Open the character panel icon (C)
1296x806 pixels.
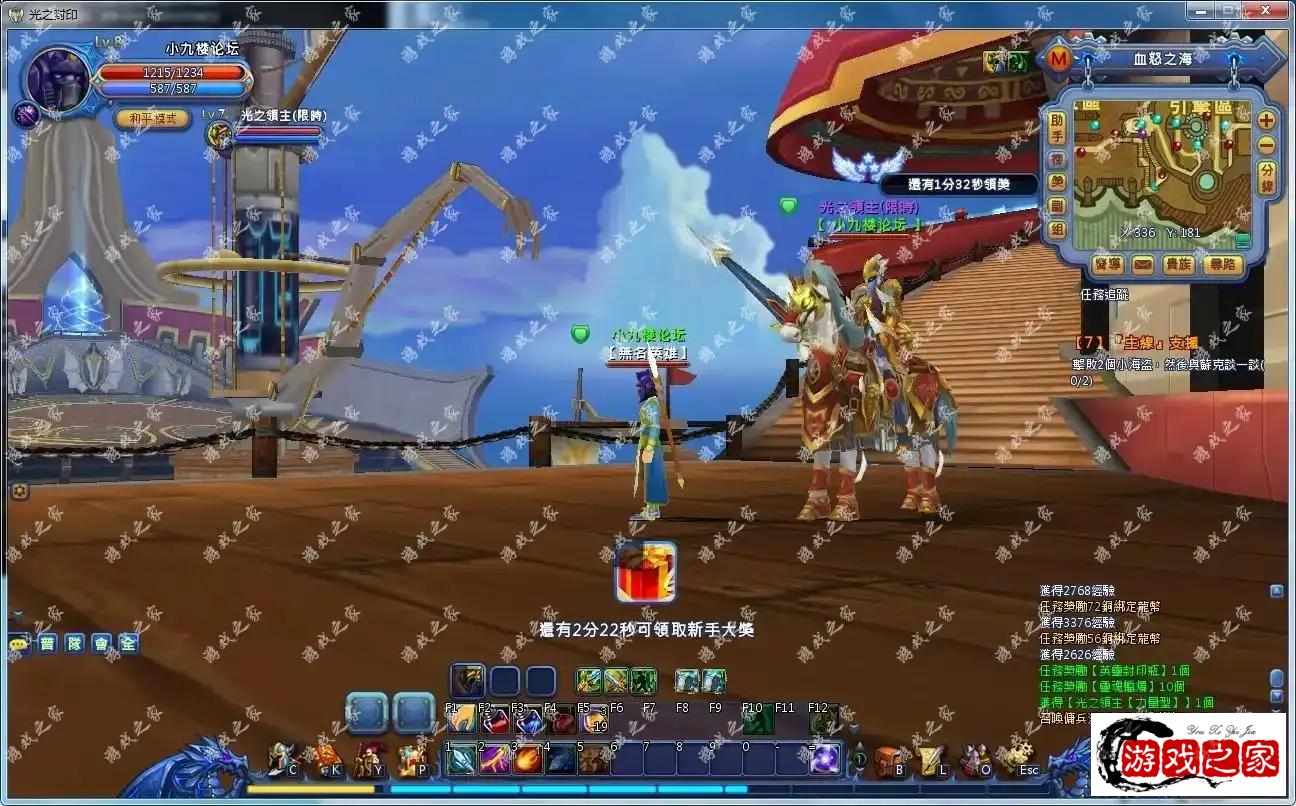coord(284,760)
